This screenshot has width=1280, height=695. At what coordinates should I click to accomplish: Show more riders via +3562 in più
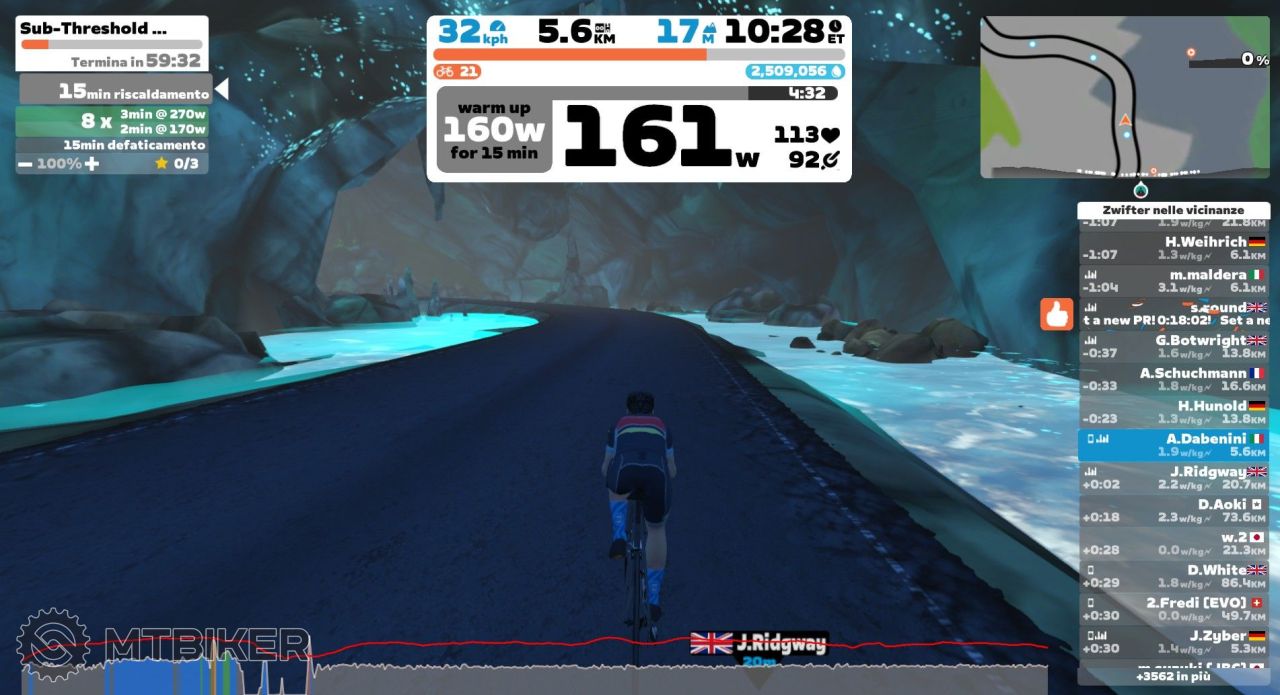1173,677
